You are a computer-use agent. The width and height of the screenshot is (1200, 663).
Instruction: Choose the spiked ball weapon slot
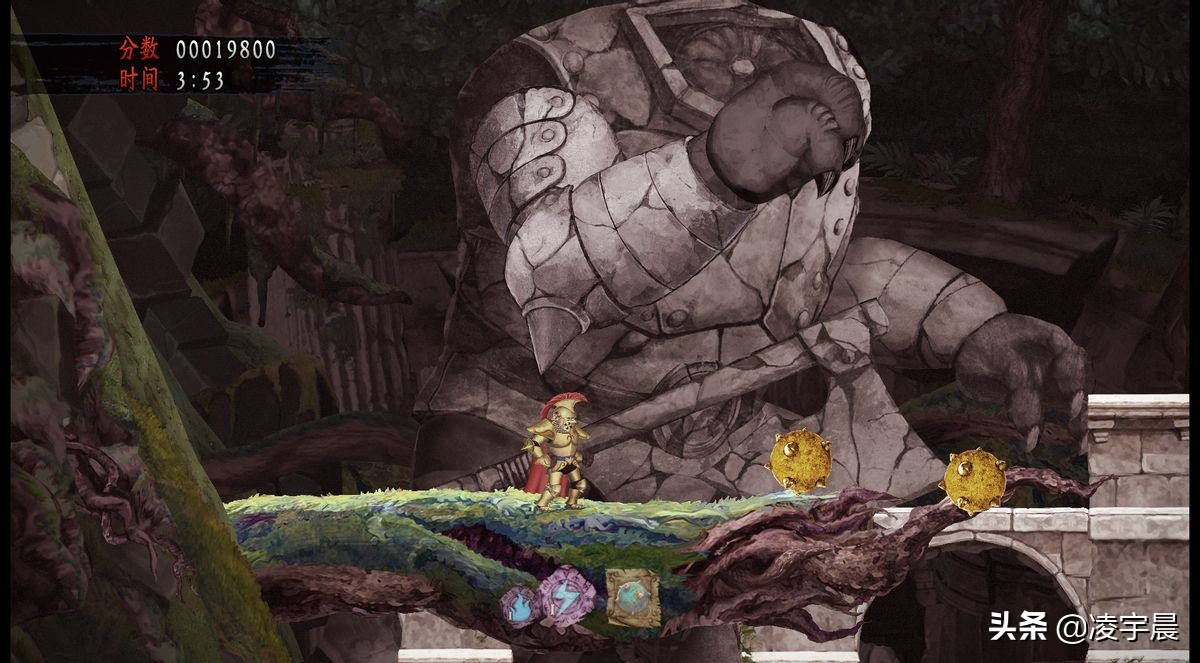pos(633,598)
